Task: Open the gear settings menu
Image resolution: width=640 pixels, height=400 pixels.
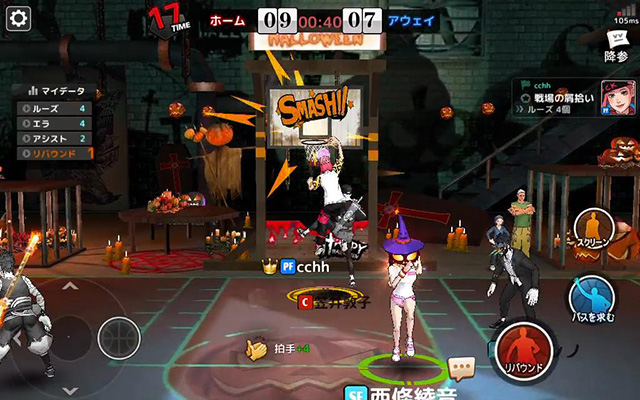Action: (19, 17)
